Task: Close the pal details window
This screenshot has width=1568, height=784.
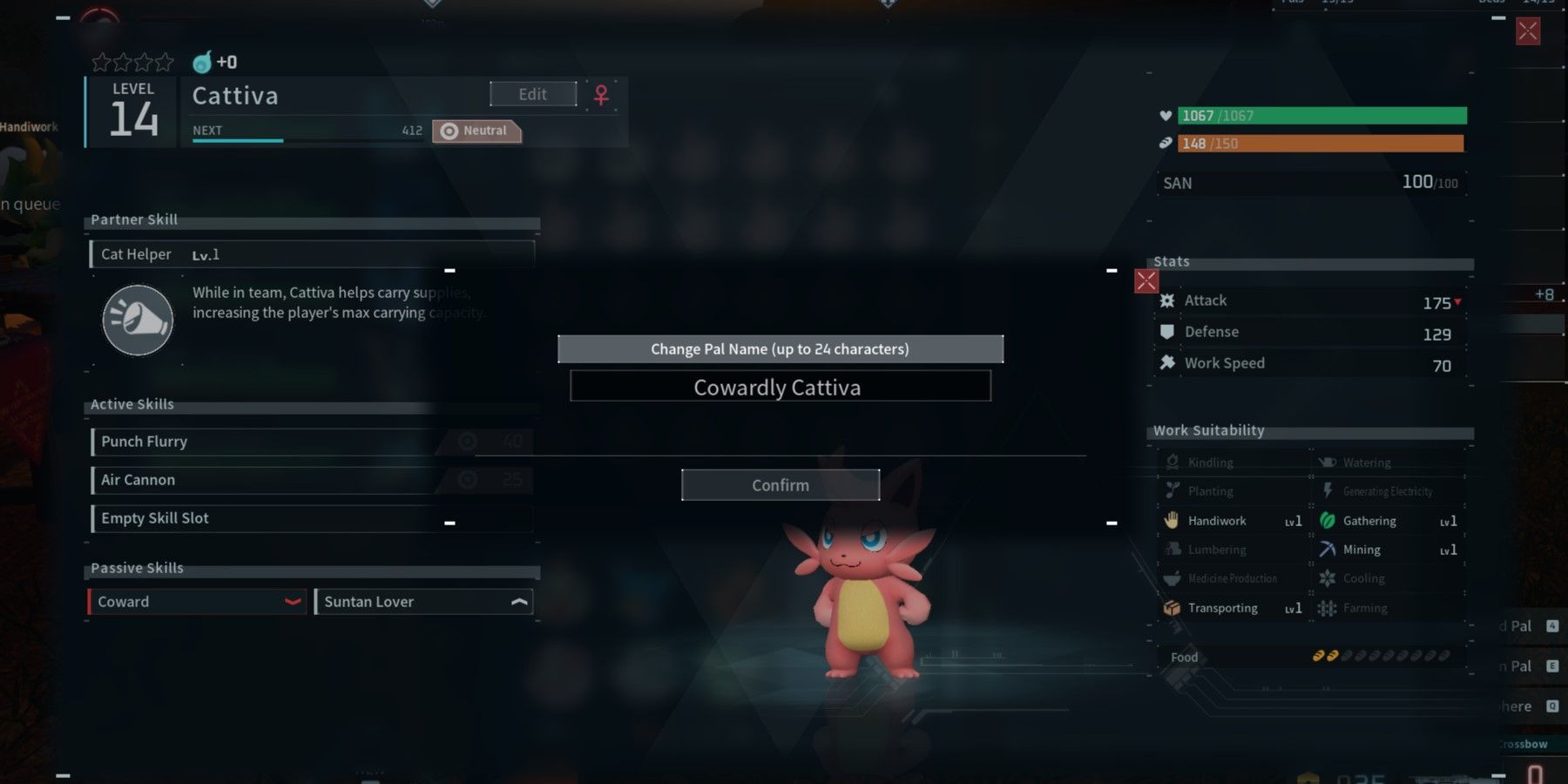Action: tap(1528, 32)
